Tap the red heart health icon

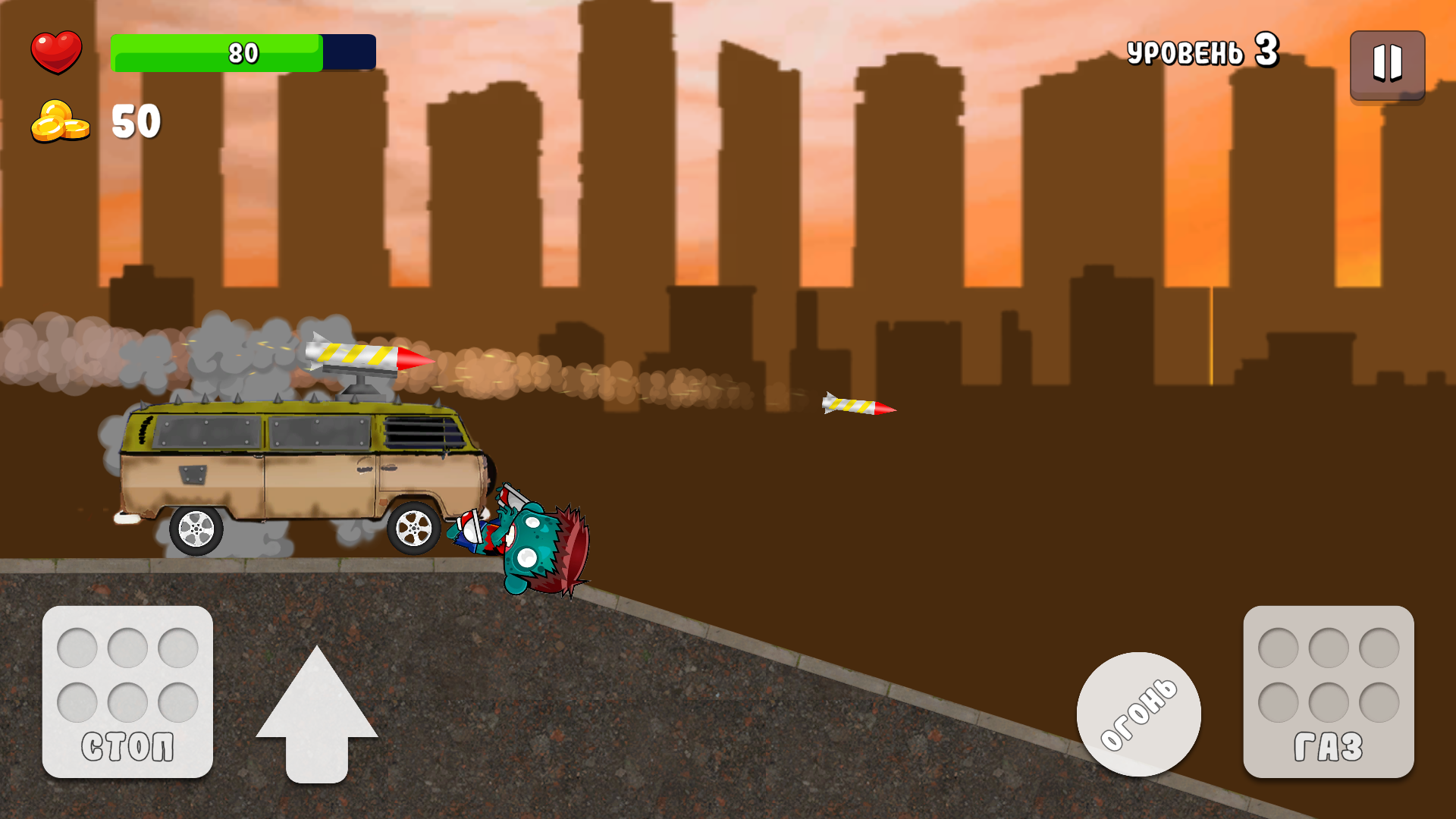tap(57, 52)
